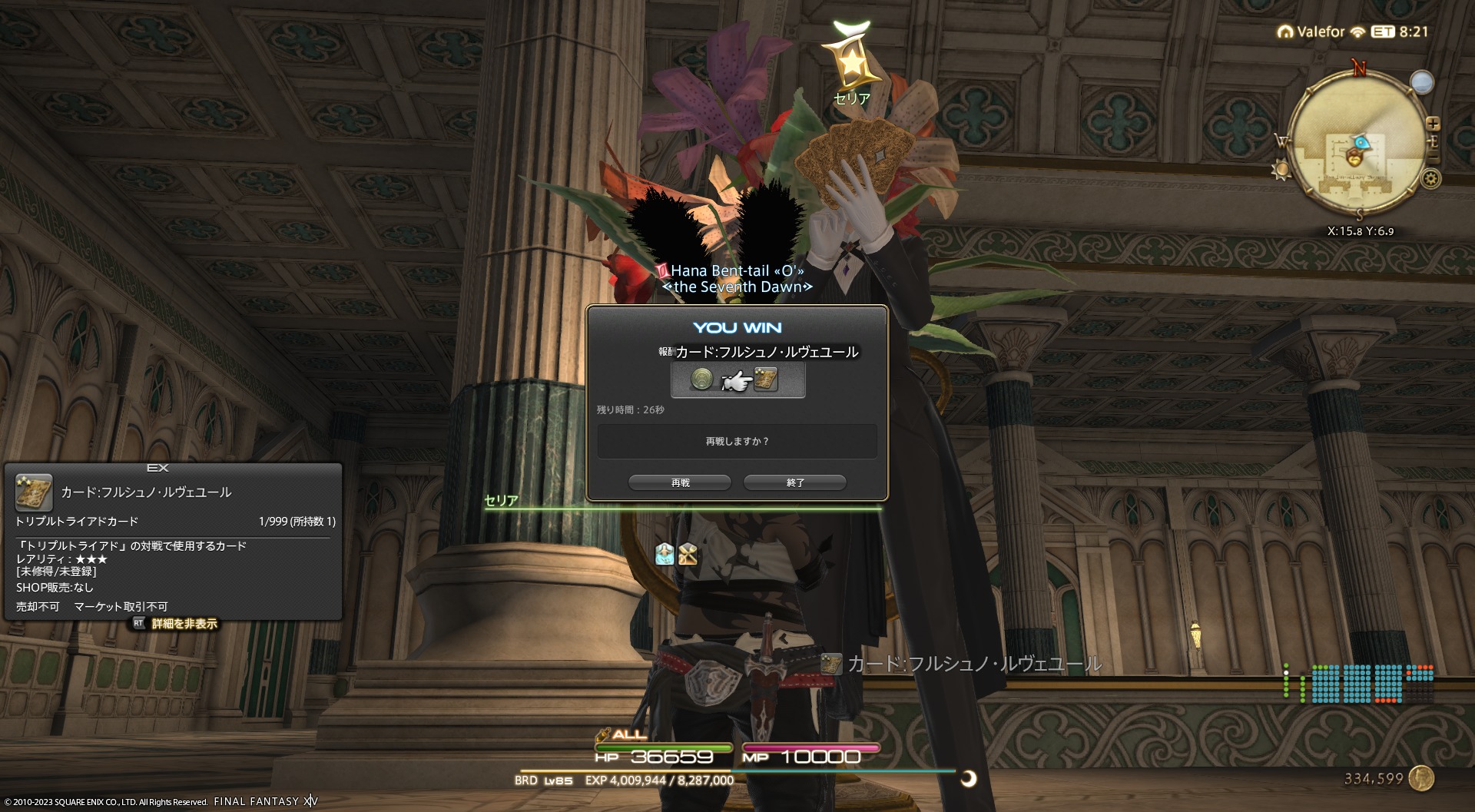Choose 再戦 to rematch

click(x=680, y=482)
